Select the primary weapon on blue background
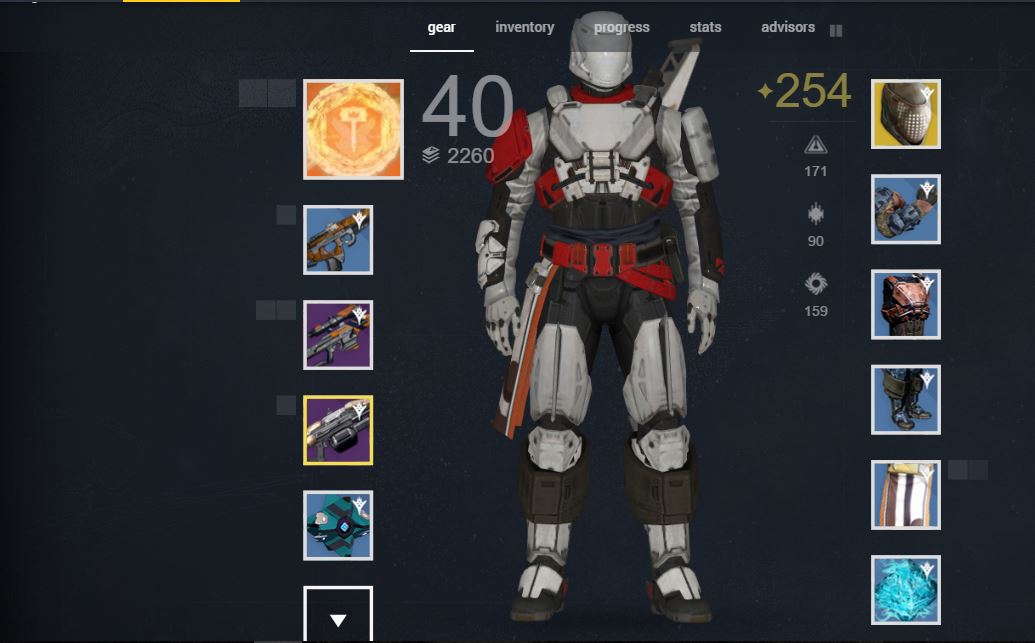1035x643 pixels. click(x=338, y=240)
